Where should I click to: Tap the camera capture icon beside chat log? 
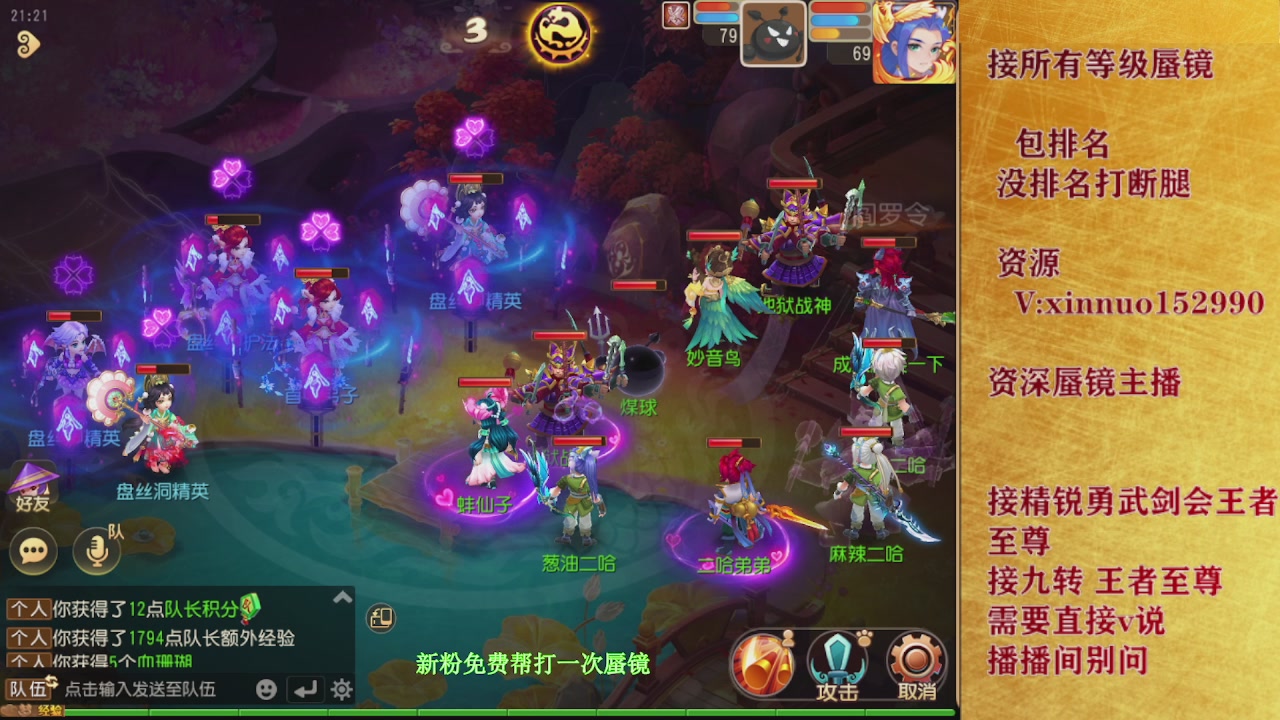[x=380, y=618]
